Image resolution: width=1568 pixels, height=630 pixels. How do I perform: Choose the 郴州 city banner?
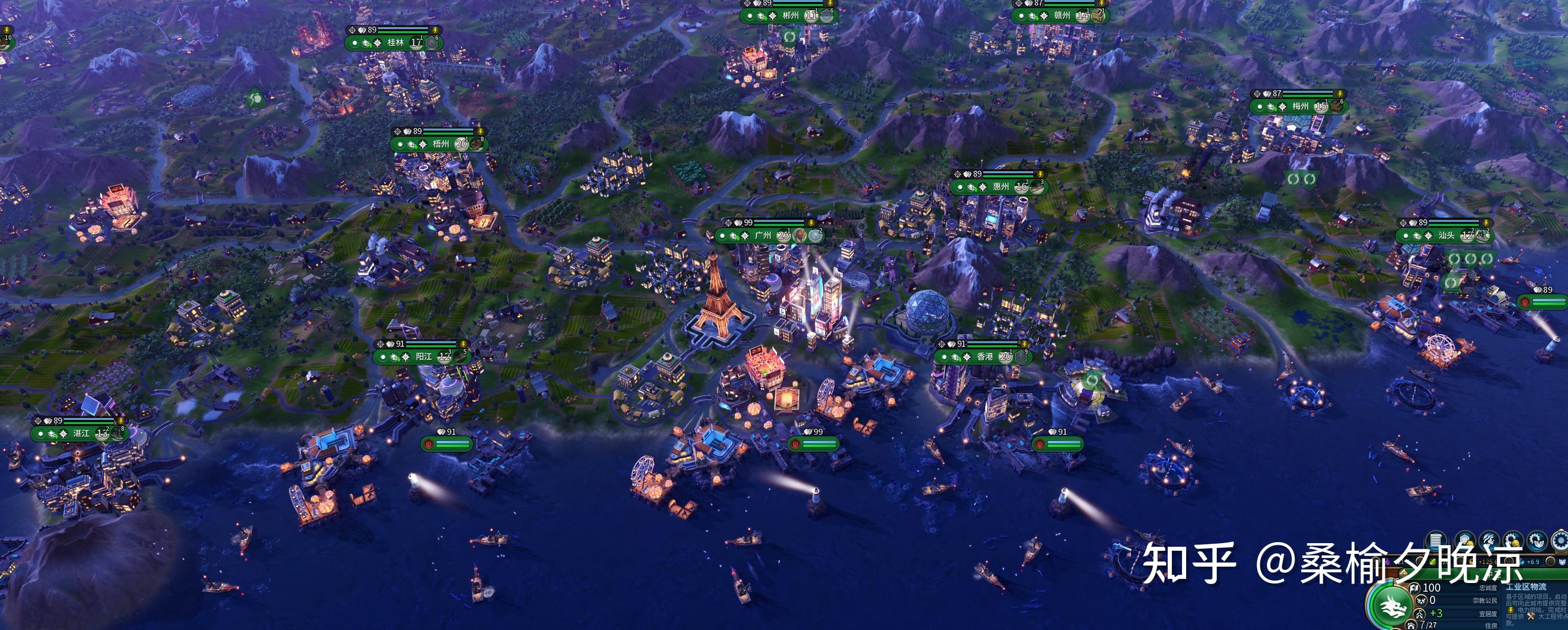click(x=790, y=16)
